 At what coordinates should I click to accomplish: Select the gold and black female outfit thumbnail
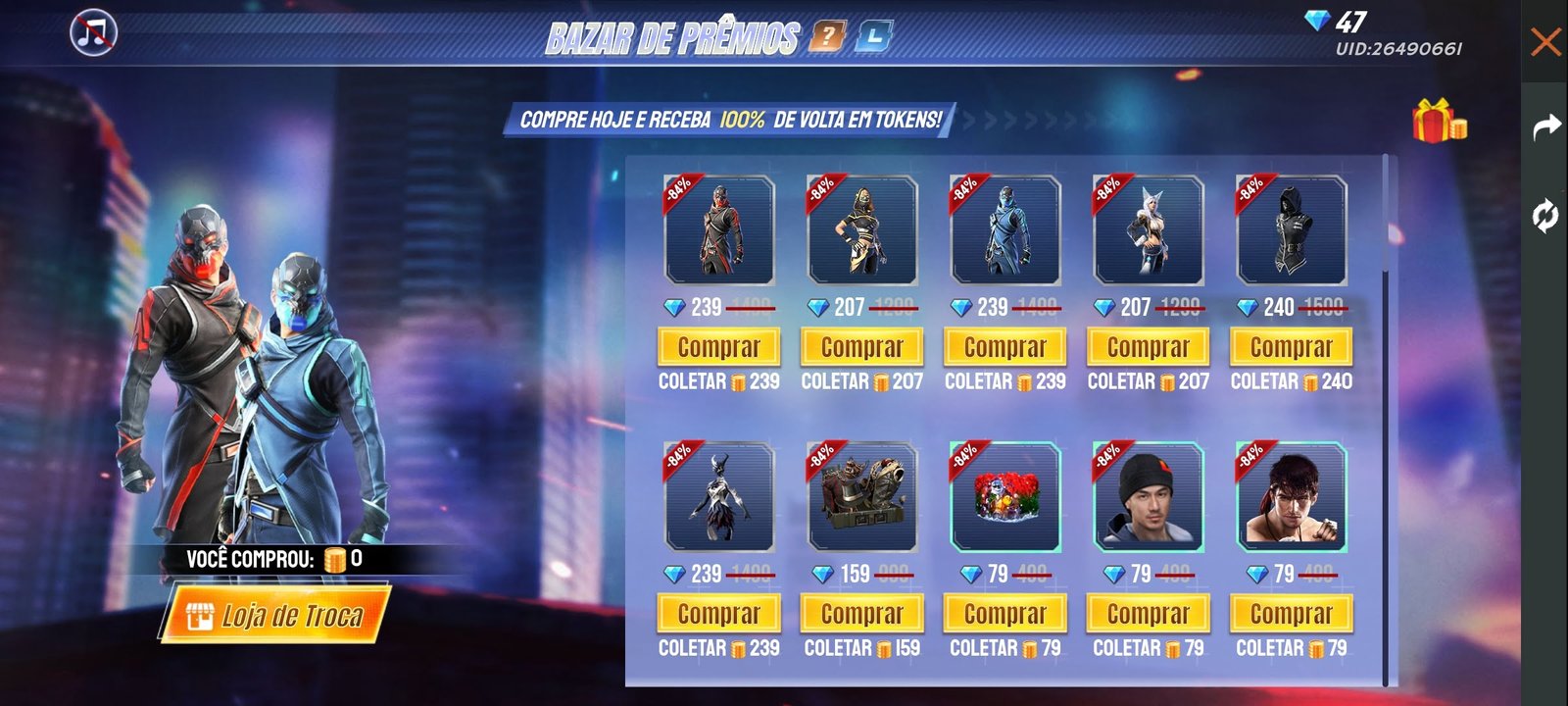[861, 231]
